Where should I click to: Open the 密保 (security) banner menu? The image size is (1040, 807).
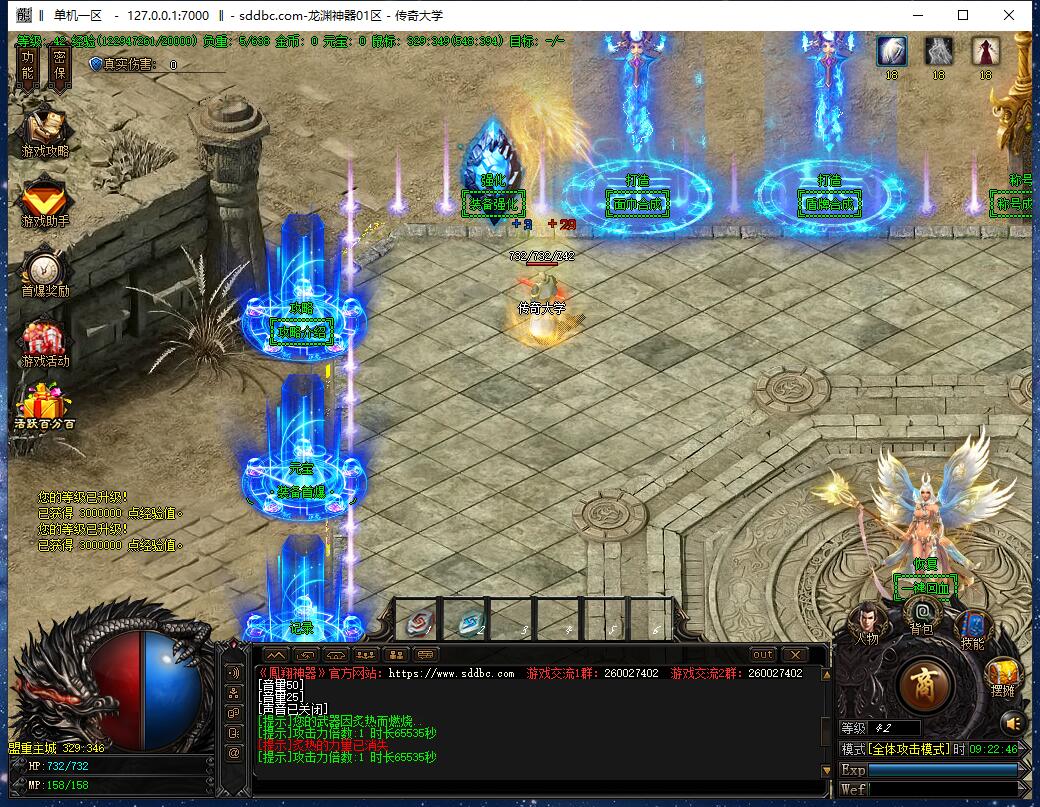coord(59,66)
